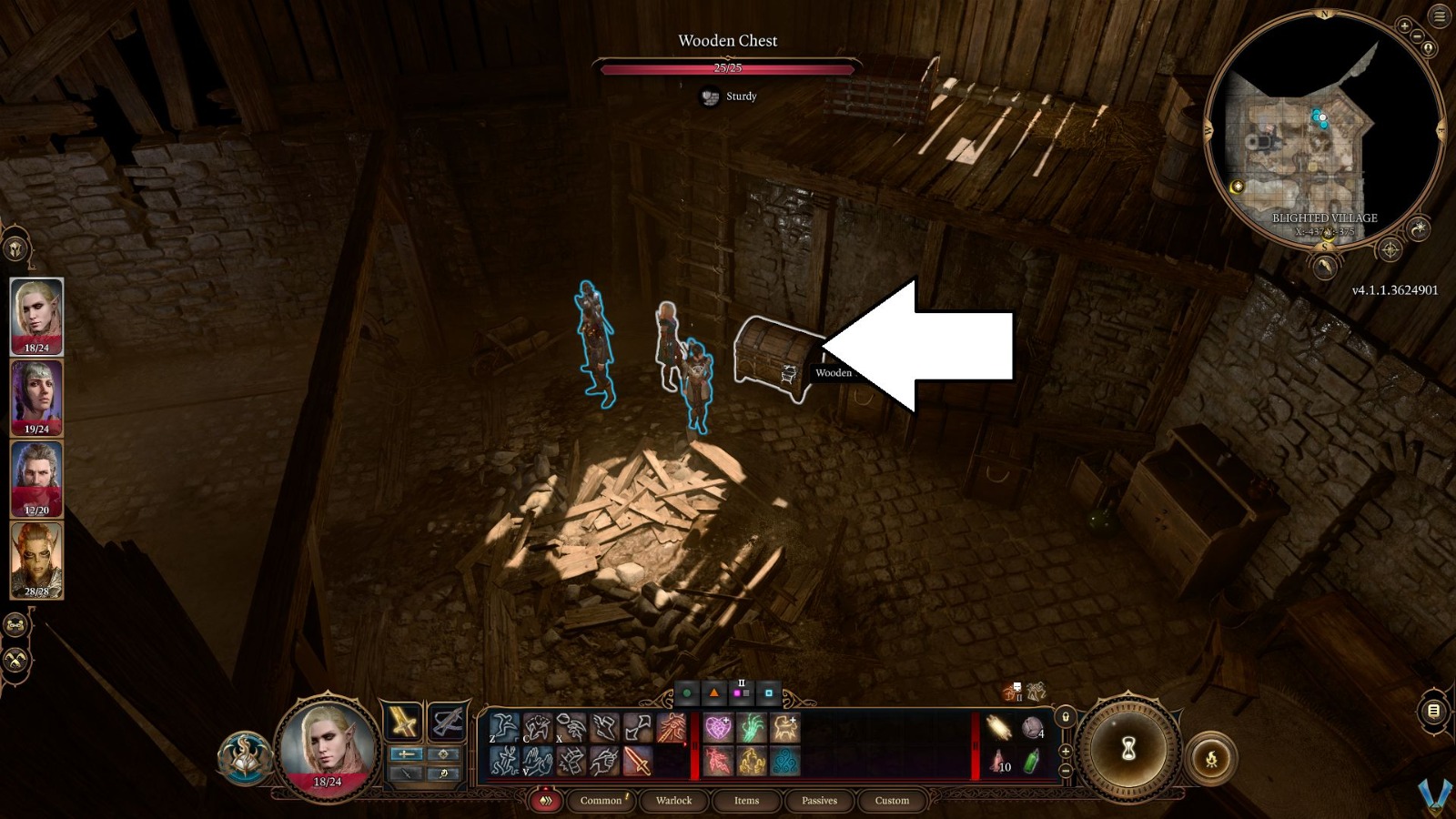
Task: Open the Passives tab
Action: coord(820,801)
